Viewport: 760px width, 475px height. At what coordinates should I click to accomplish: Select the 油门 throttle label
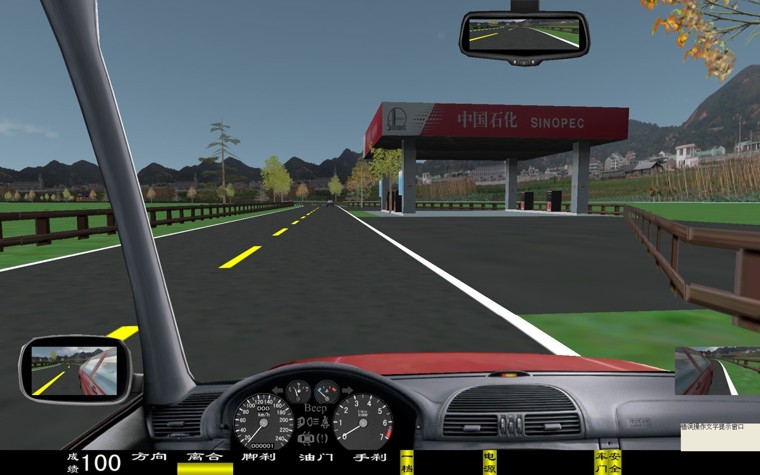314,457
